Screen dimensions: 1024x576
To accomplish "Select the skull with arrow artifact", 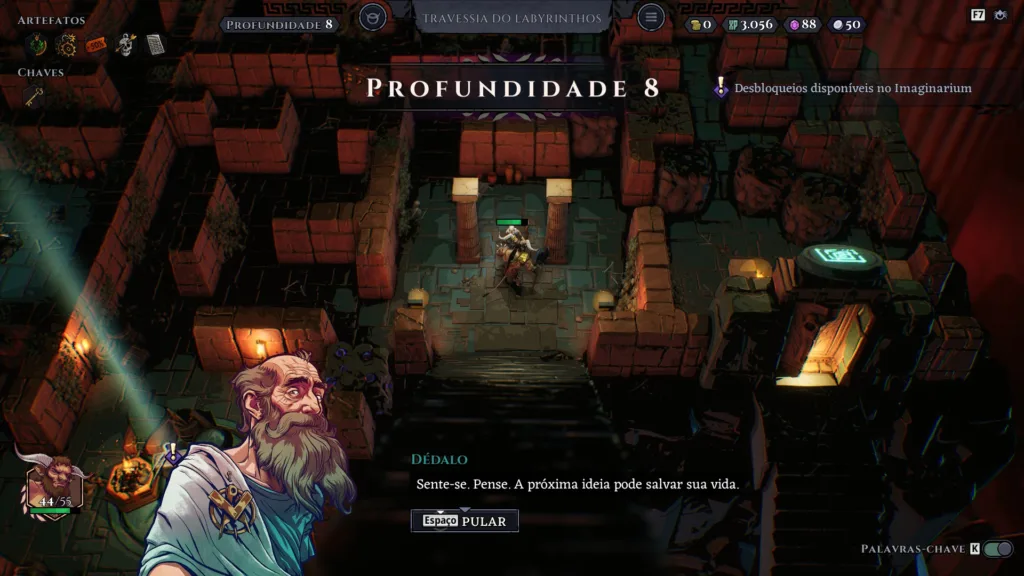I will pos(126,44).
